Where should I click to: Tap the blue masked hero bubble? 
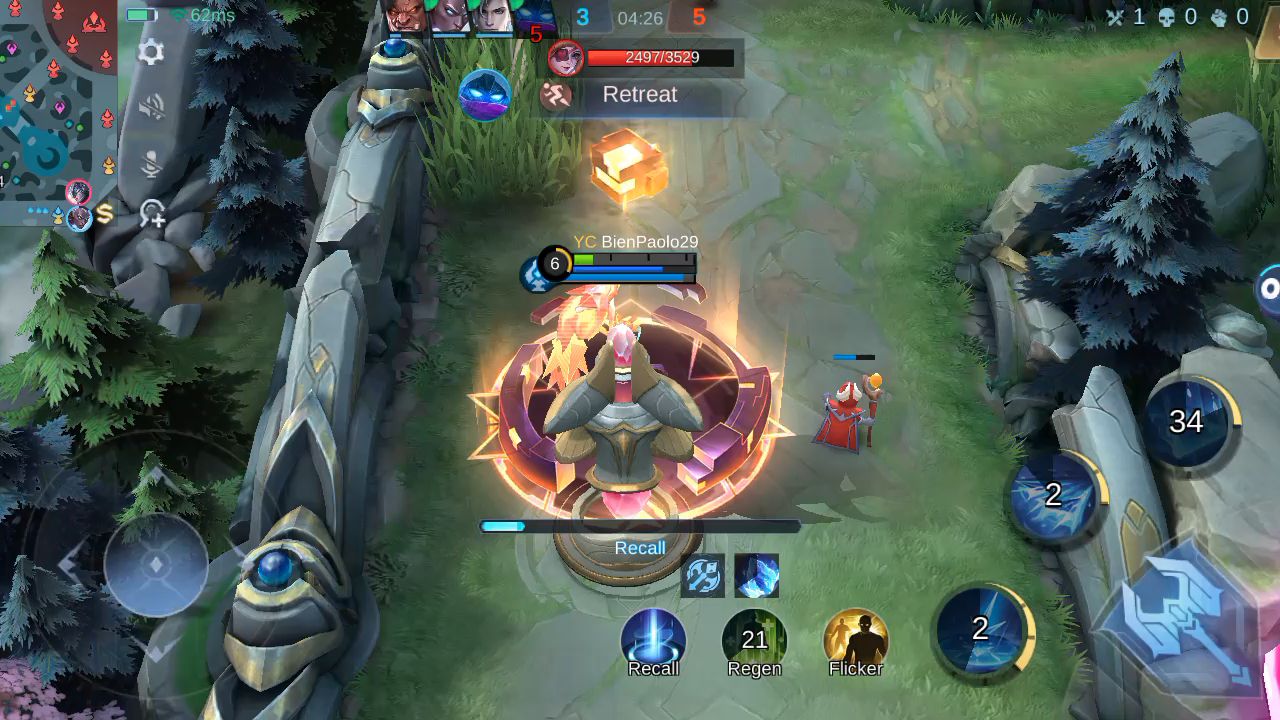click(485, 95)
